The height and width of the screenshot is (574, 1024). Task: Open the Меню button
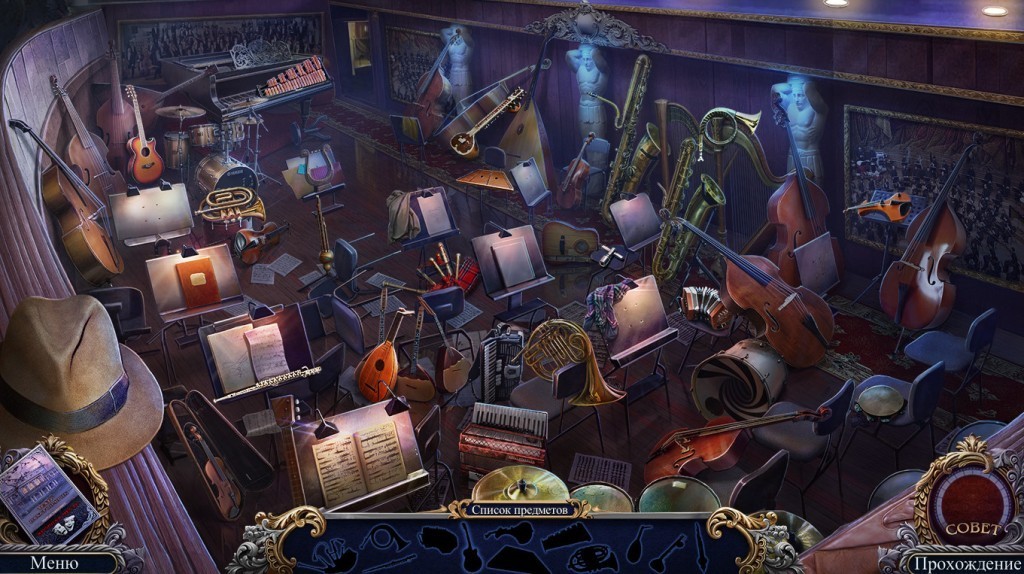[x=54, y=563]
